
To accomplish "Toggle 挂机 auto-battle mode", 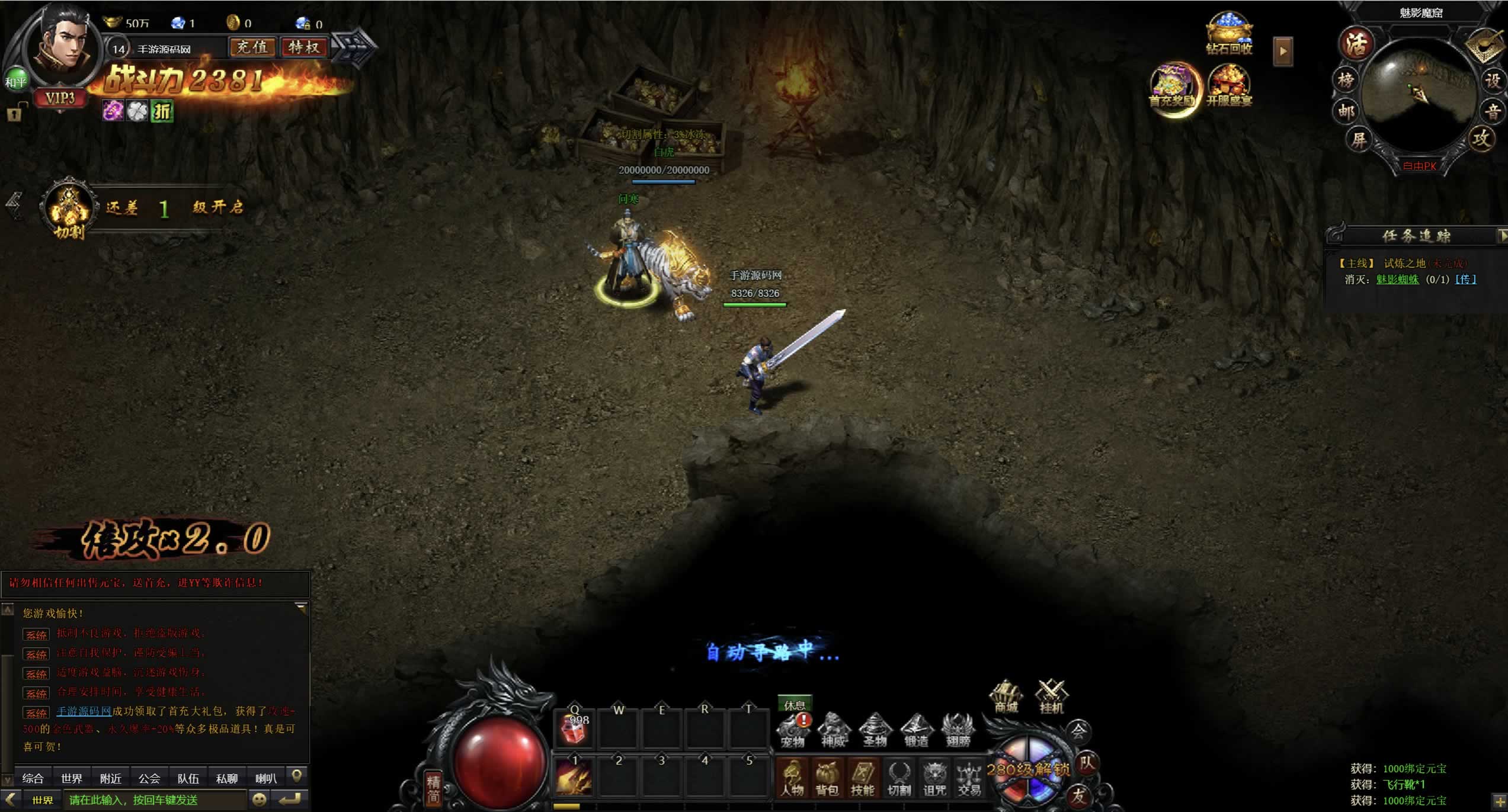I will coord(1051,697).
